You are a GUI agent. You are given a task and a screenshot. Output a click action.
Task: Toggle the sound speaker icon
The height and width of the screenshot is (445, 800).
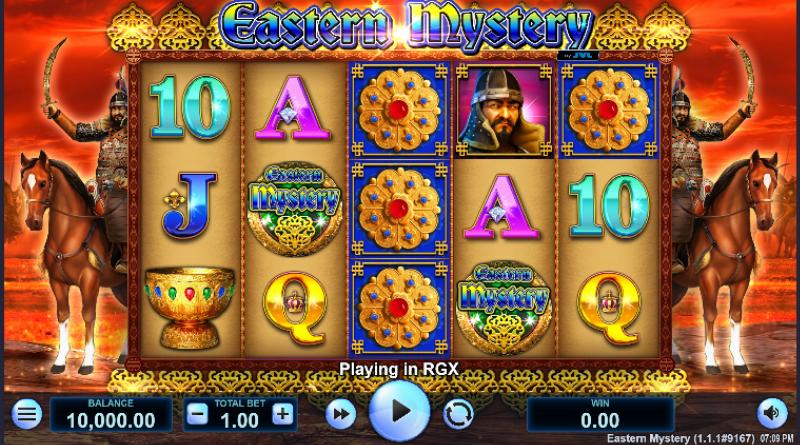tap(771, 413)
